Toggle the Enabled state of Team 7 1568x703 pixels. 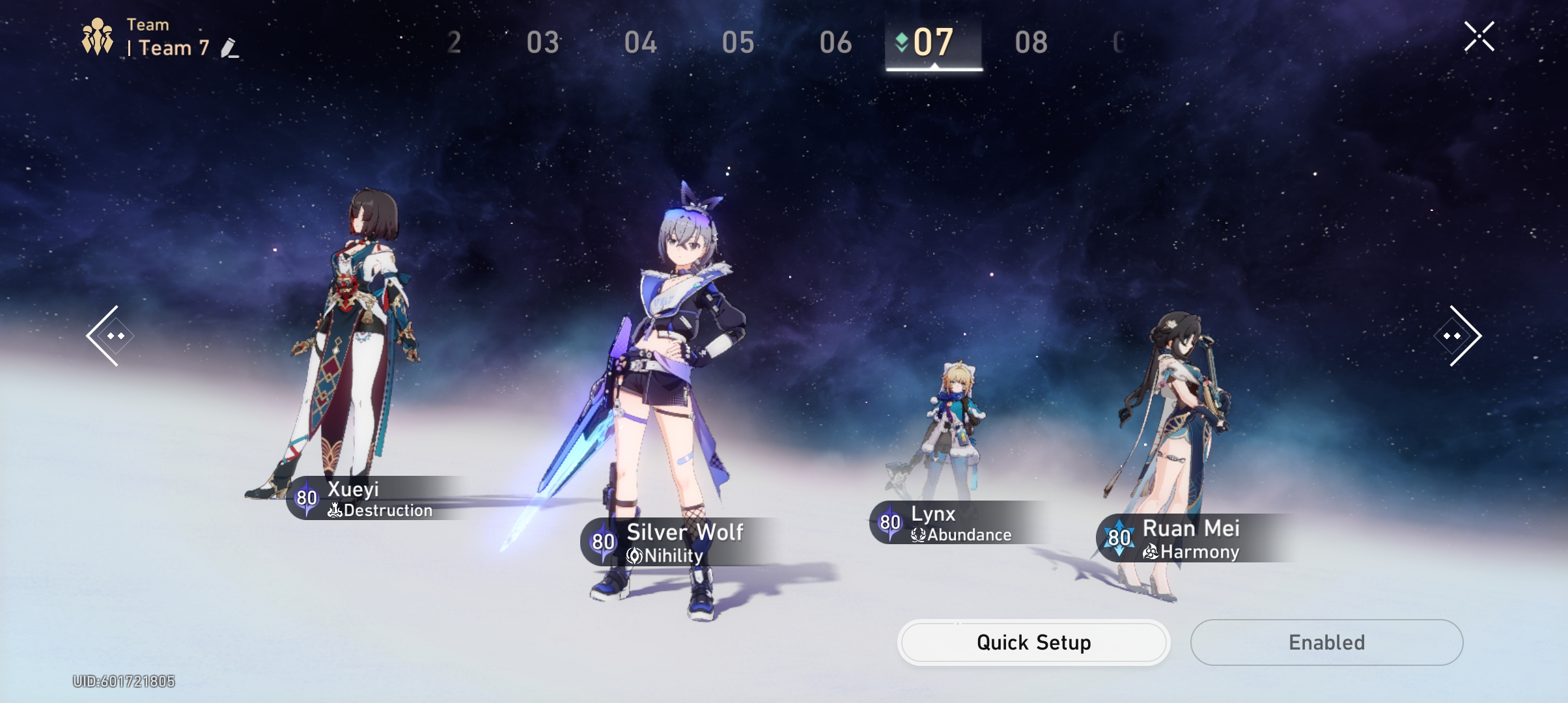pyautogui.click(x=1326, y=642)
